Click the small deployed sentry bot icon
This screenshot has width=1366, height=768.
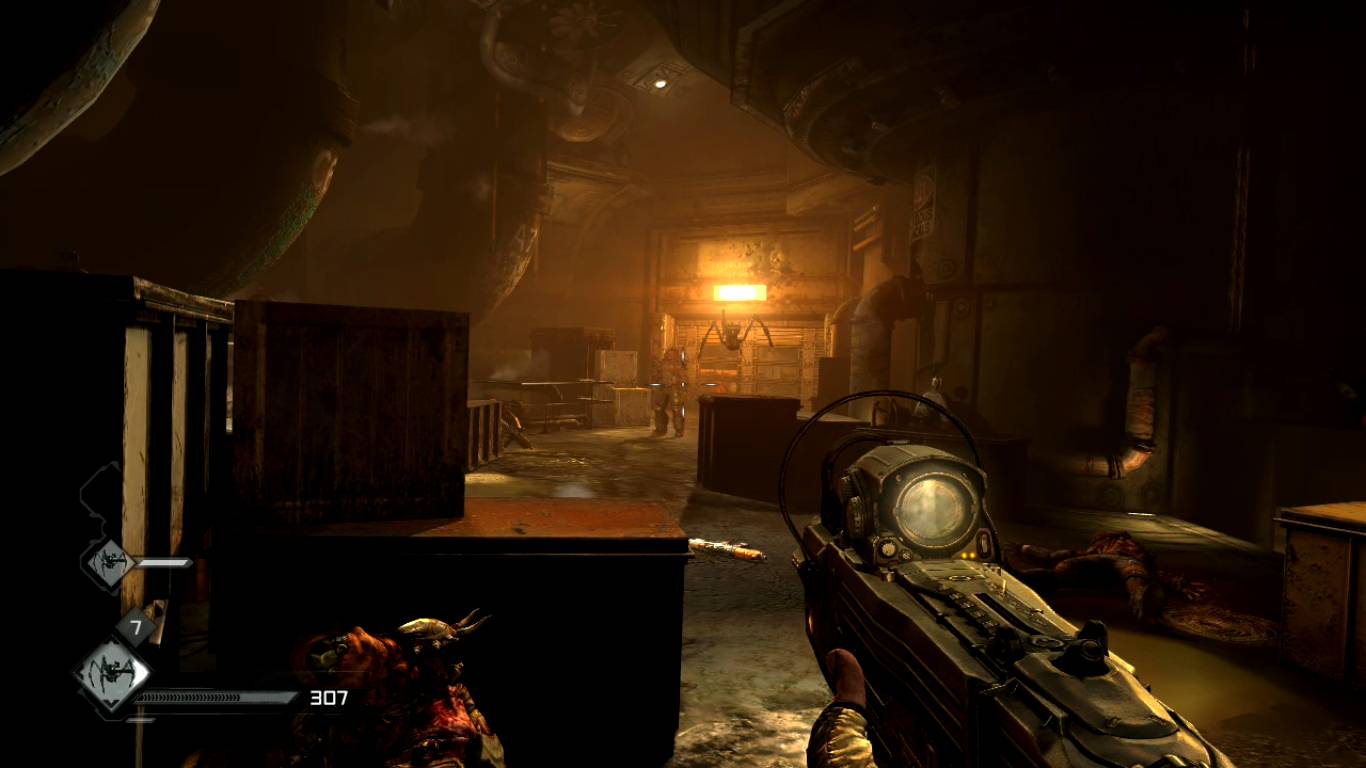pos(108,563)
